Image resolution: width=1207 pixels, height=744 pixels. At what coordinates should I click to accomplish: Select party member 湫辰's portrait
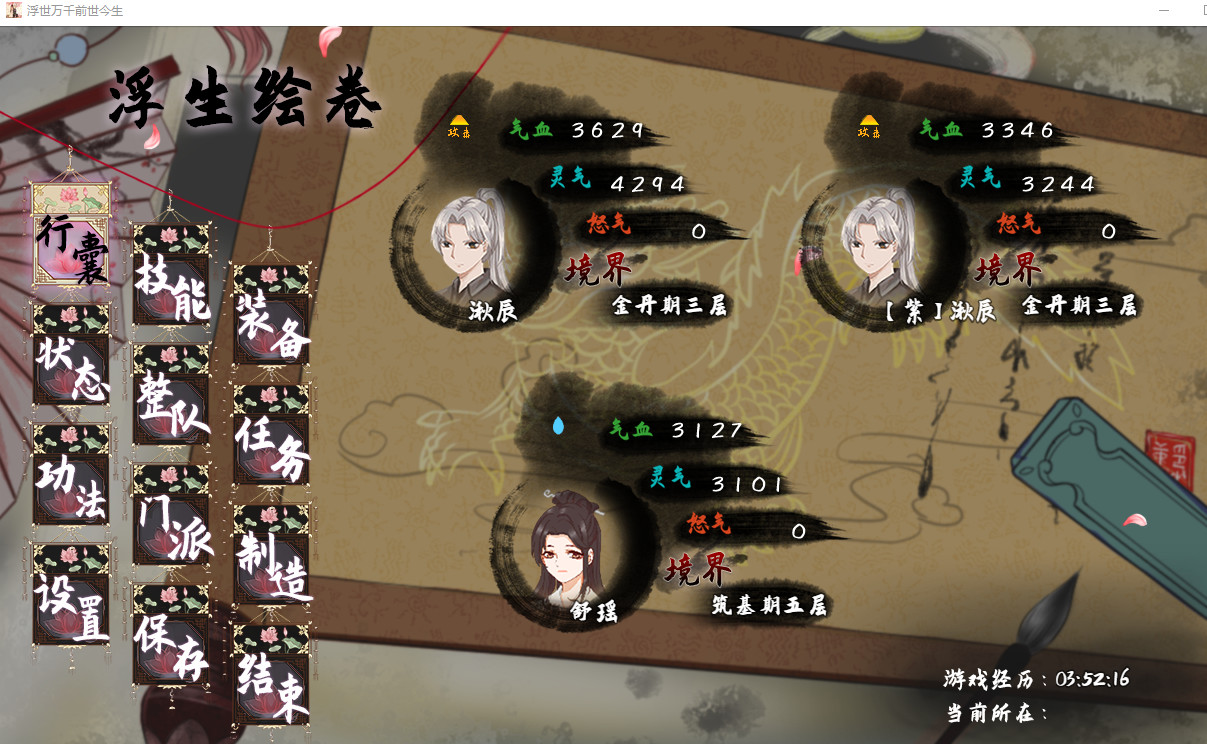coord(470,247)
